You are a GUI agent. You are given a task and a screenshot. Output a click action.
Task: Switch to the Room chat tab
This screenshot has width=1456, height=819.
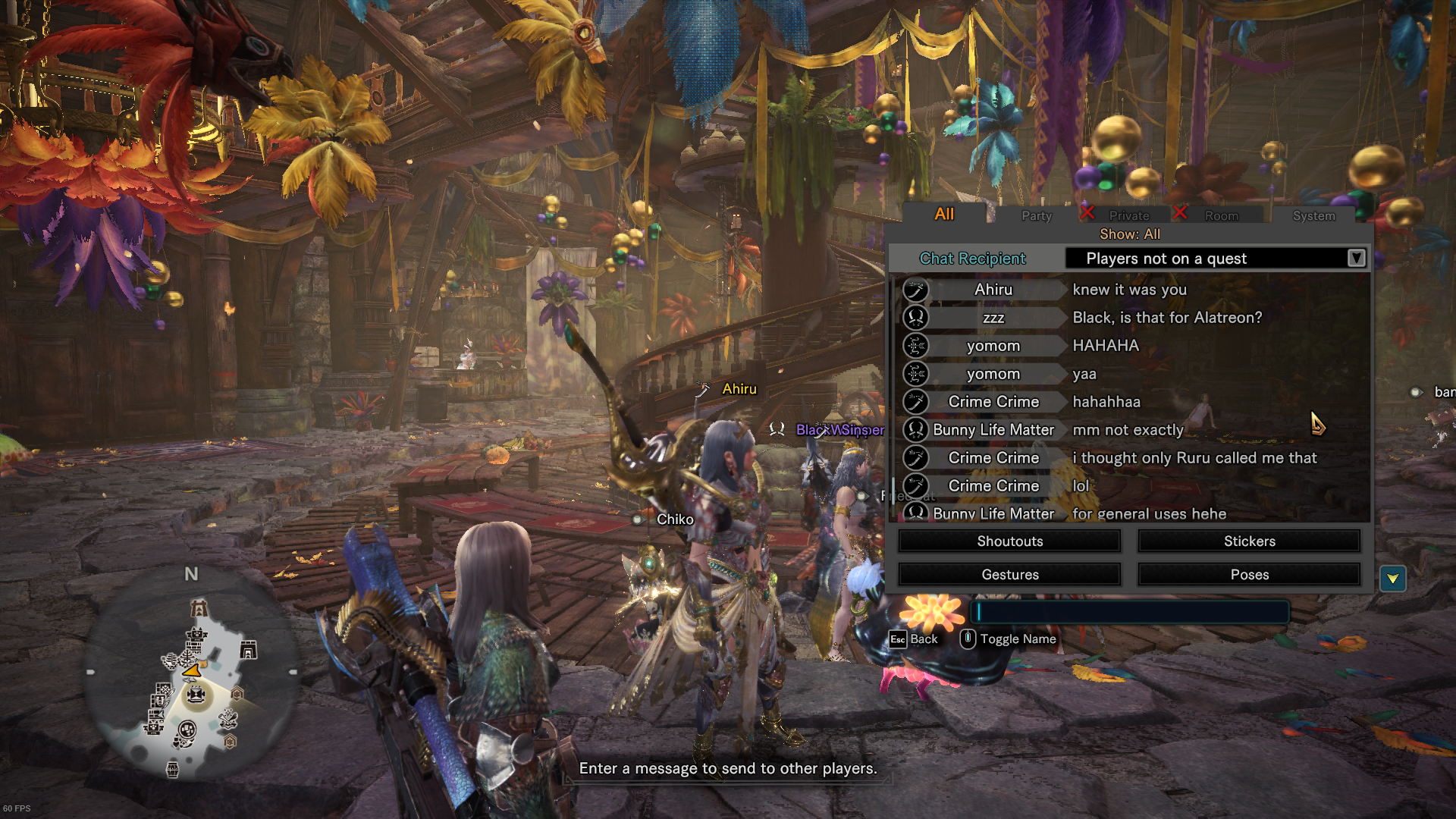click(1221, 216)
